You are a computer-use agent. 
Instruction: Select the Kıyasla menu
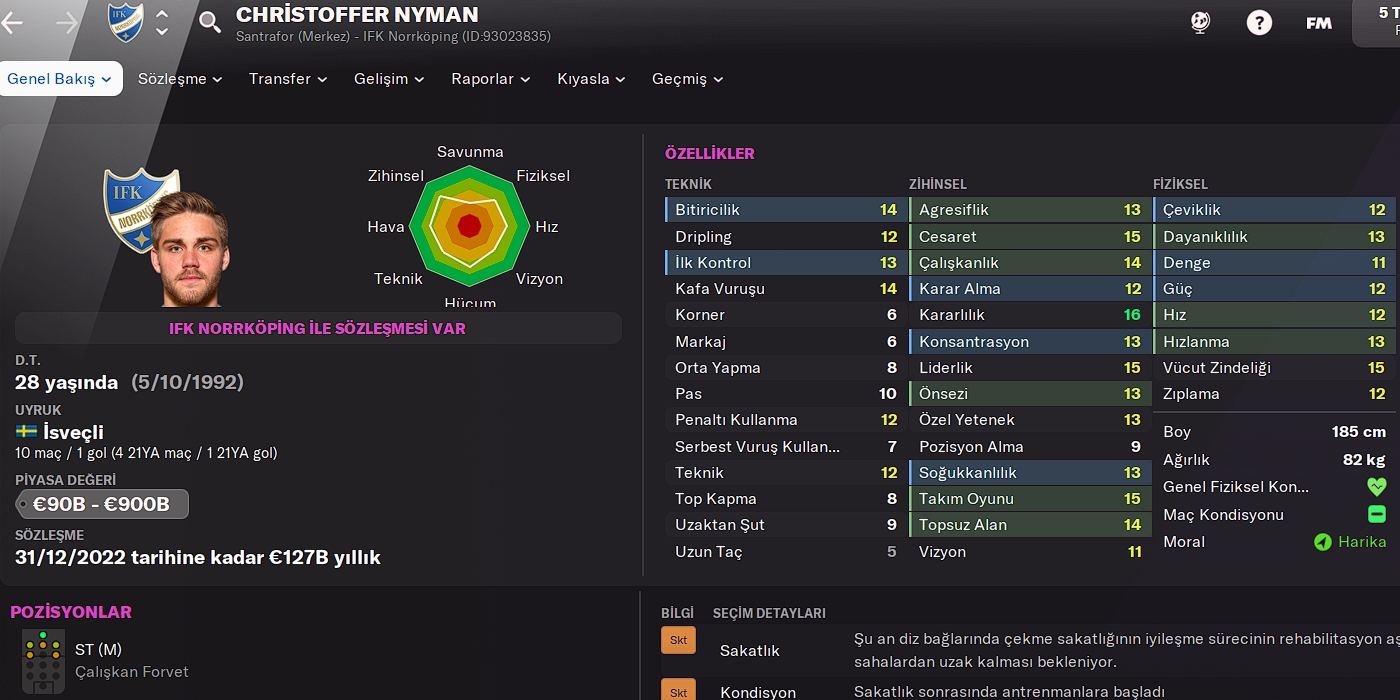click(591, 79)
